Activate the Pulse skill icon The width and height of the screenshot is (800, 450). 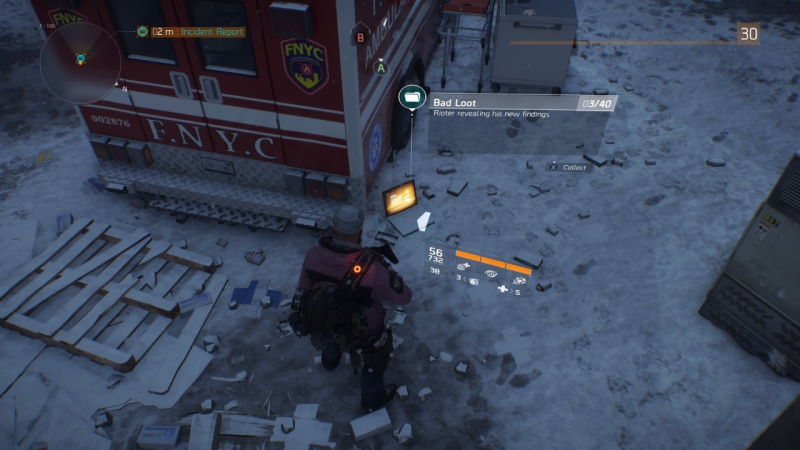pos(491,272)
